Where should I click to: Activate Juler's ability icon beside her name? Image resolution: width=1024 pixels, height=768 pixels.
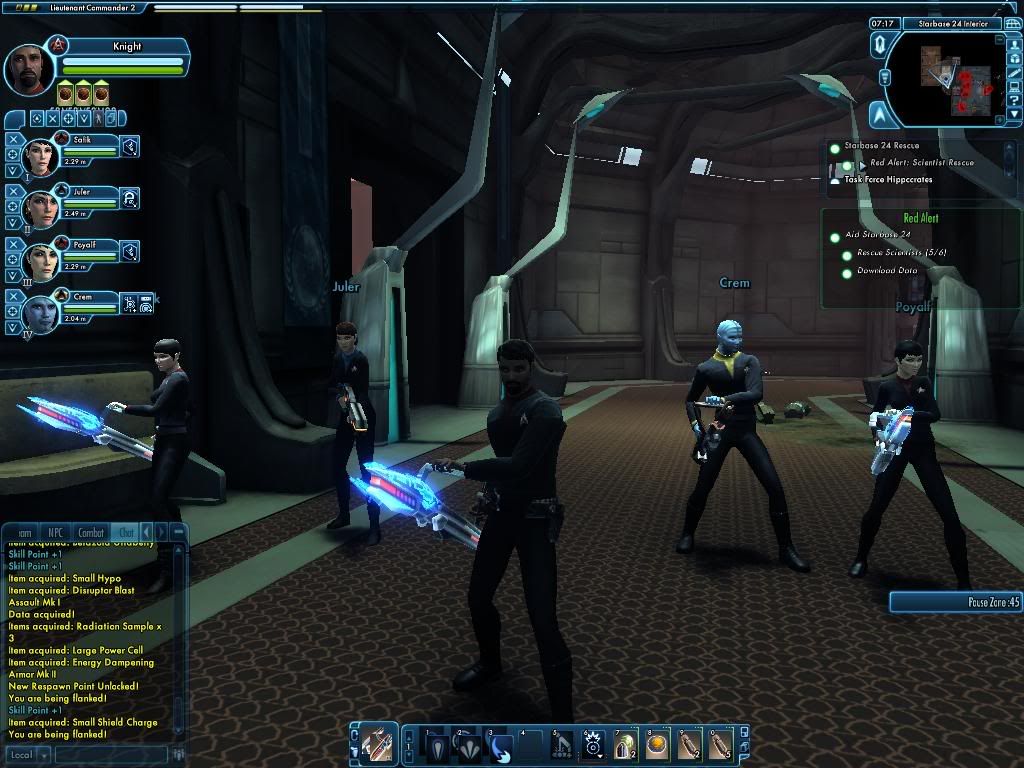[130, 200]
